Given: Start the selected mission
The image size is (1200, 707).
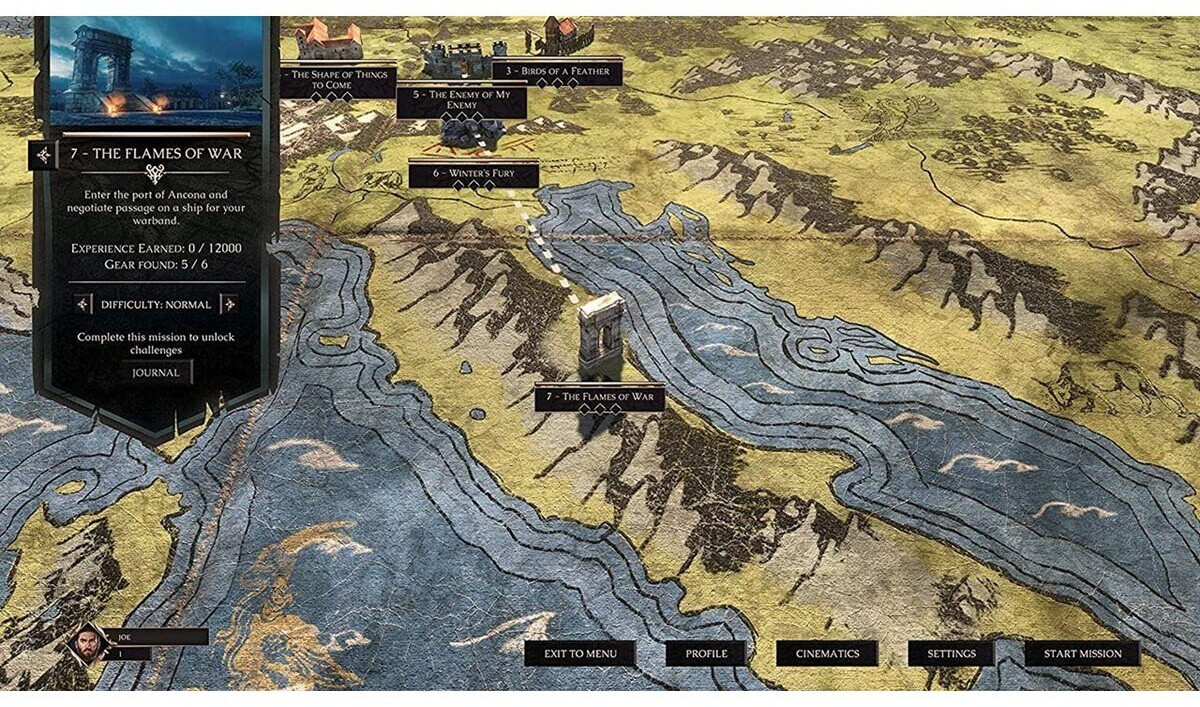Looking at the screenshot, I should point(1082,654).
